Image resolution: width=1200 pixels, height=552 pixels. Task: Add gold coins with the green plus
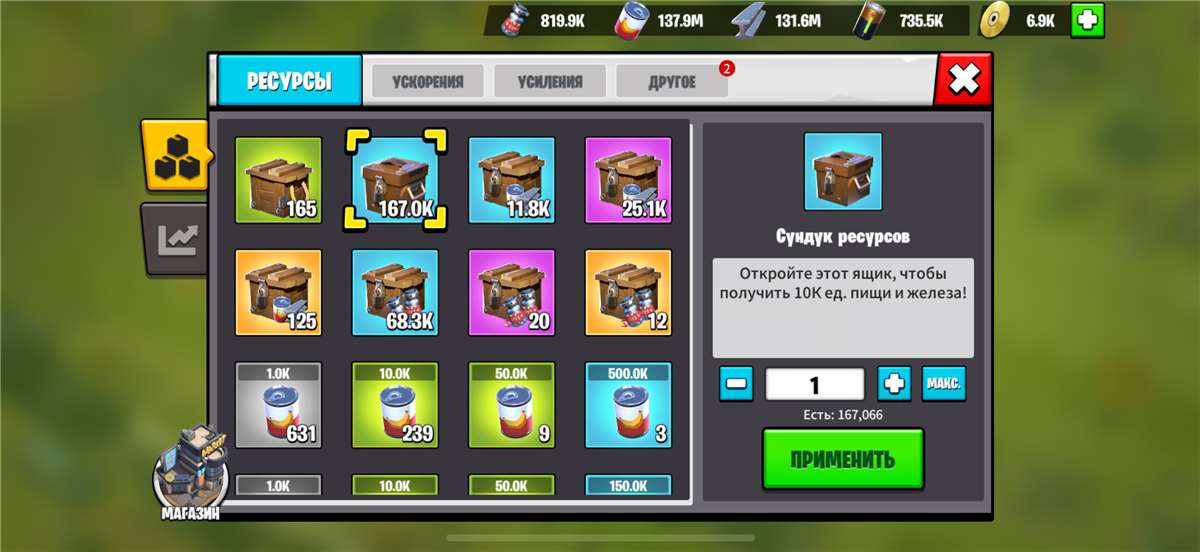click(x=1087, y=20)
